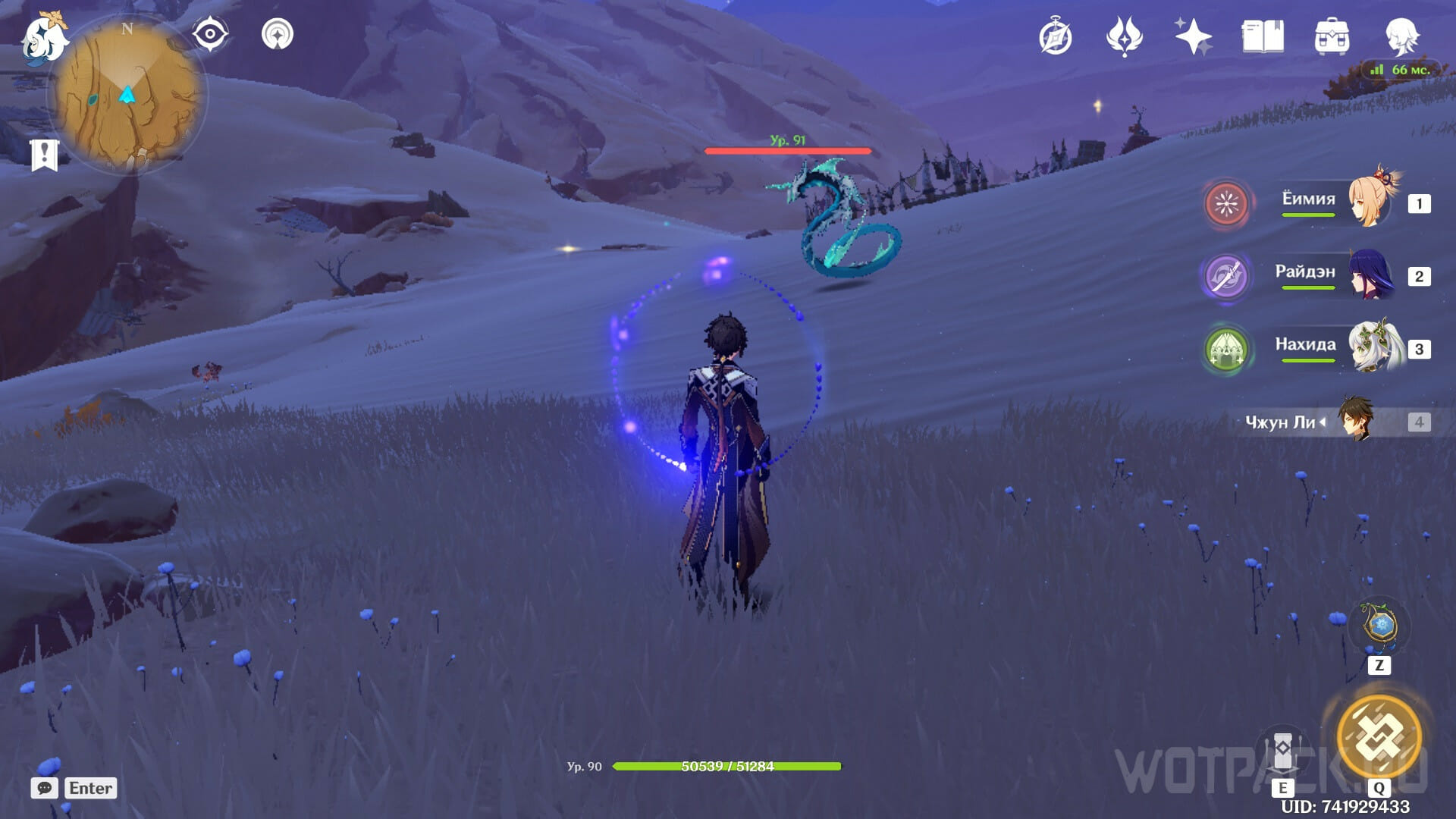Open the adventurer handbook book icon

pos(1263,37)
